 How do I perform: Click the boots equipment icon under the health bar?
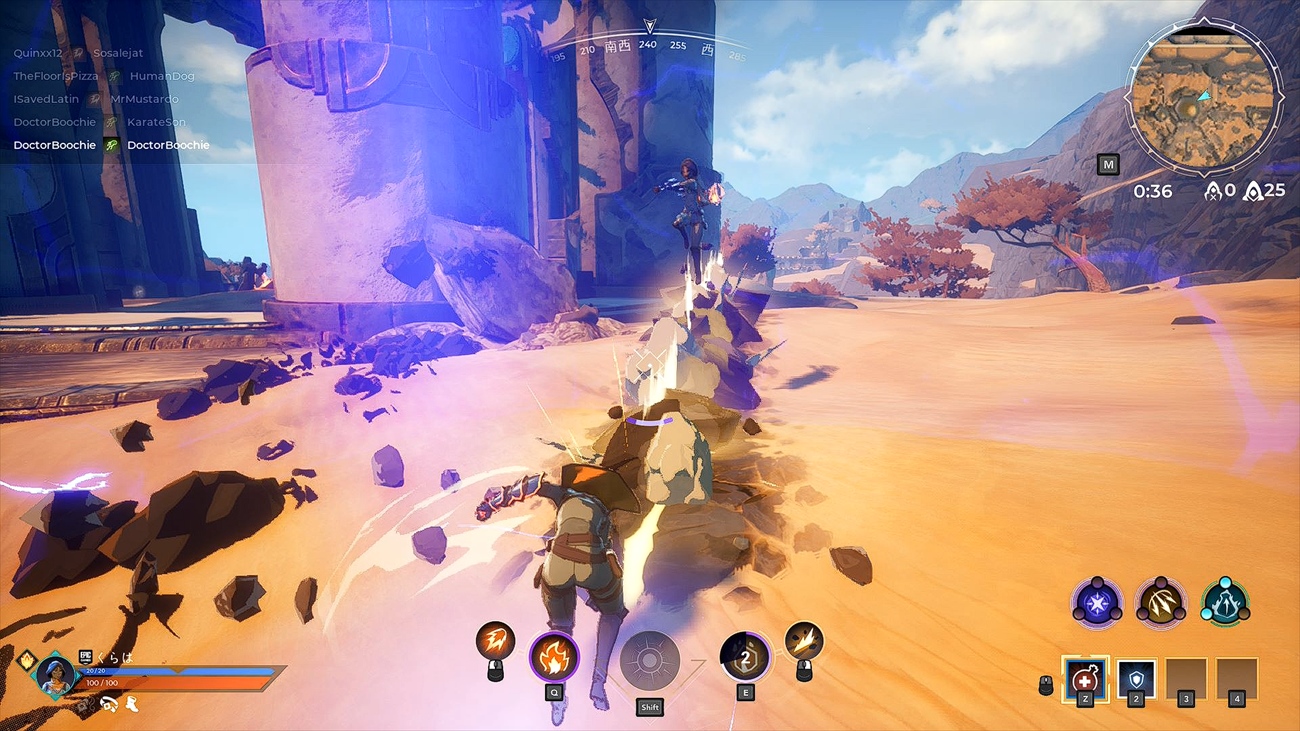pyautogui.click(x=131, y=705)
